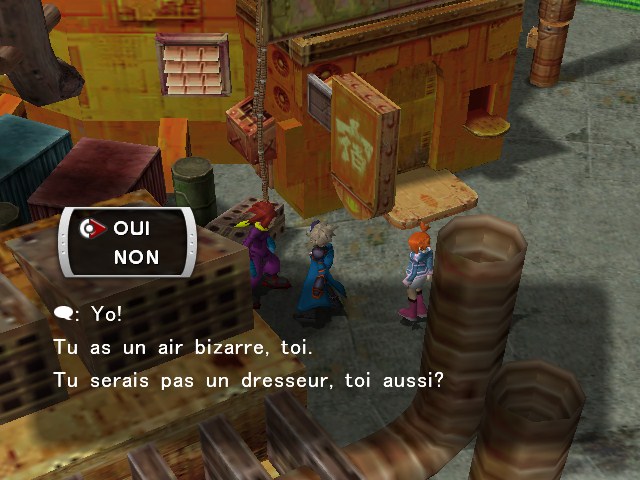Choose the OUI dialogue answer

tap(132, 229)
